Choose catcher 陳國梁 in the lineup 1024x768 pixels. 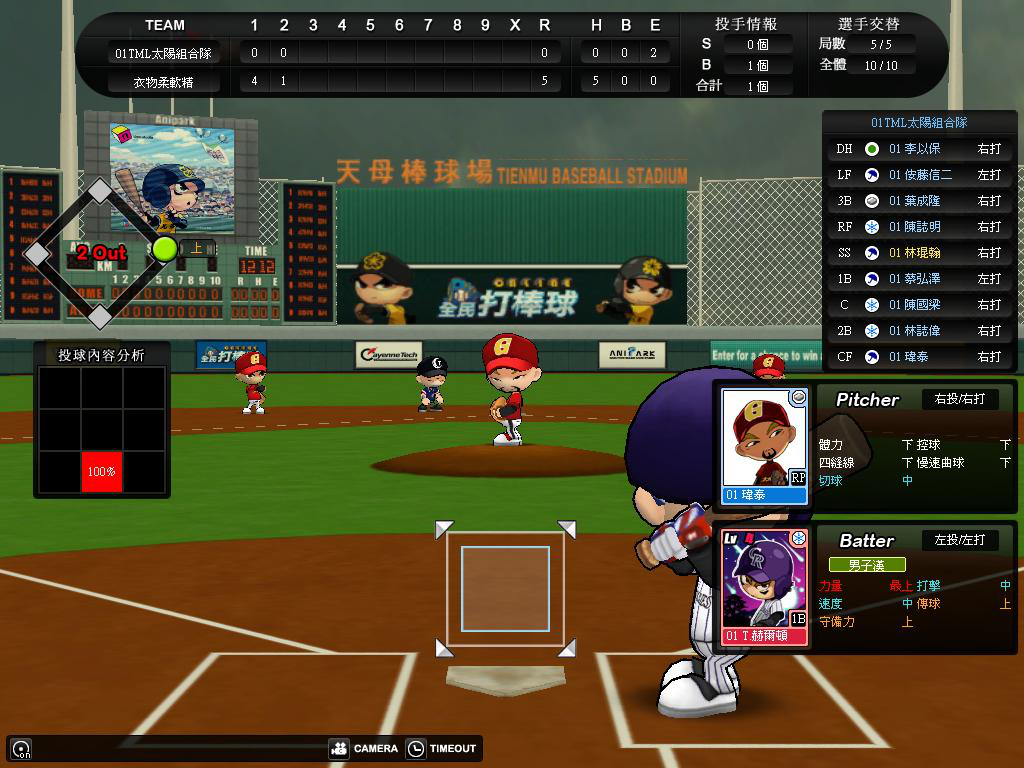(919, 305)
